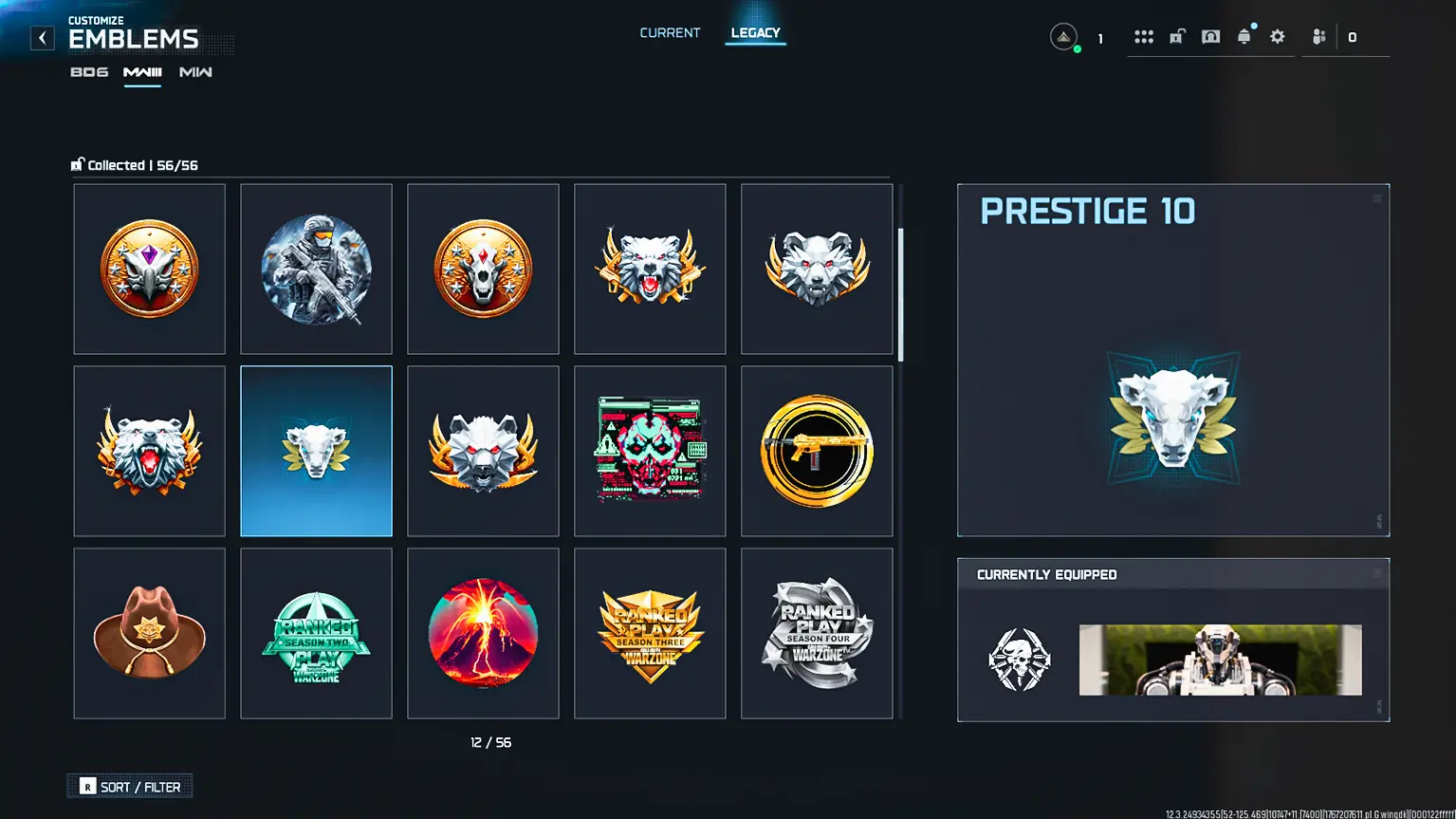Image resolution: width=1456 pixels, height=819 pixels.
Task: Select the BO6 game filter
Action: point(88,71)
